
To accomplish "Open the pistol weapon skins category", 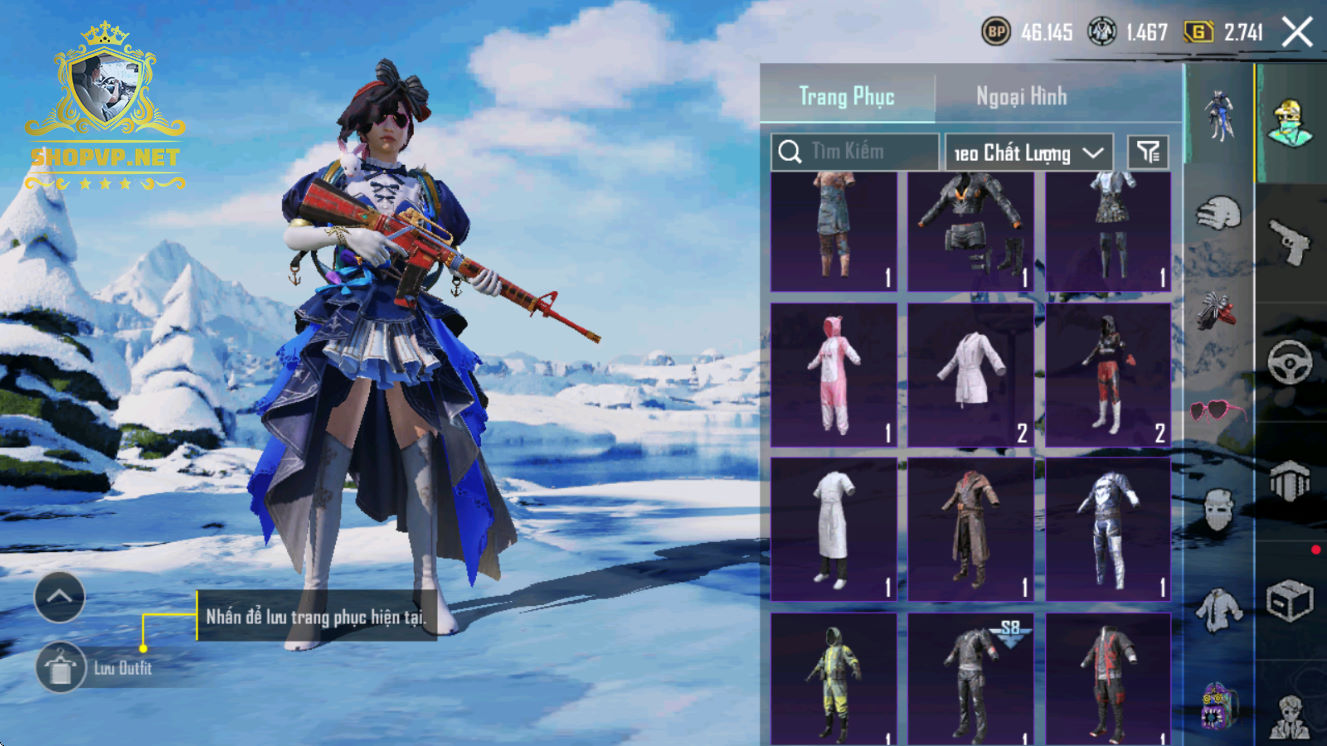I will pyautogui.click(x=1290, y=241).
